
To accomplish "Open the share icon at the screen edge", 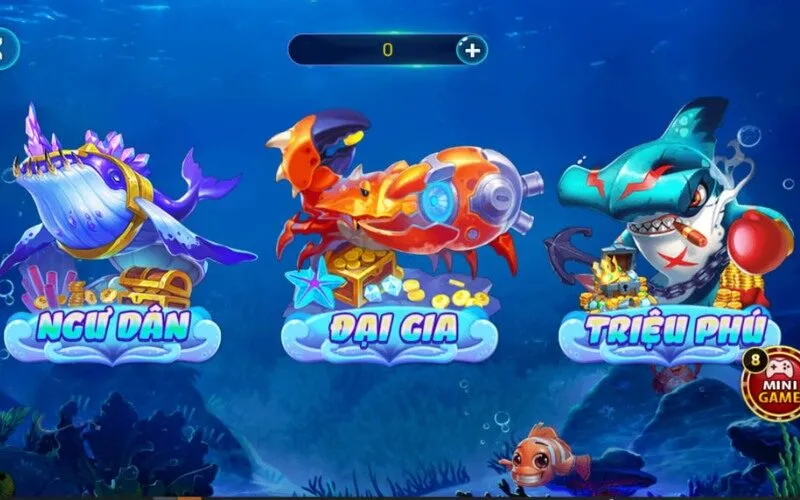I will point(6,48).
